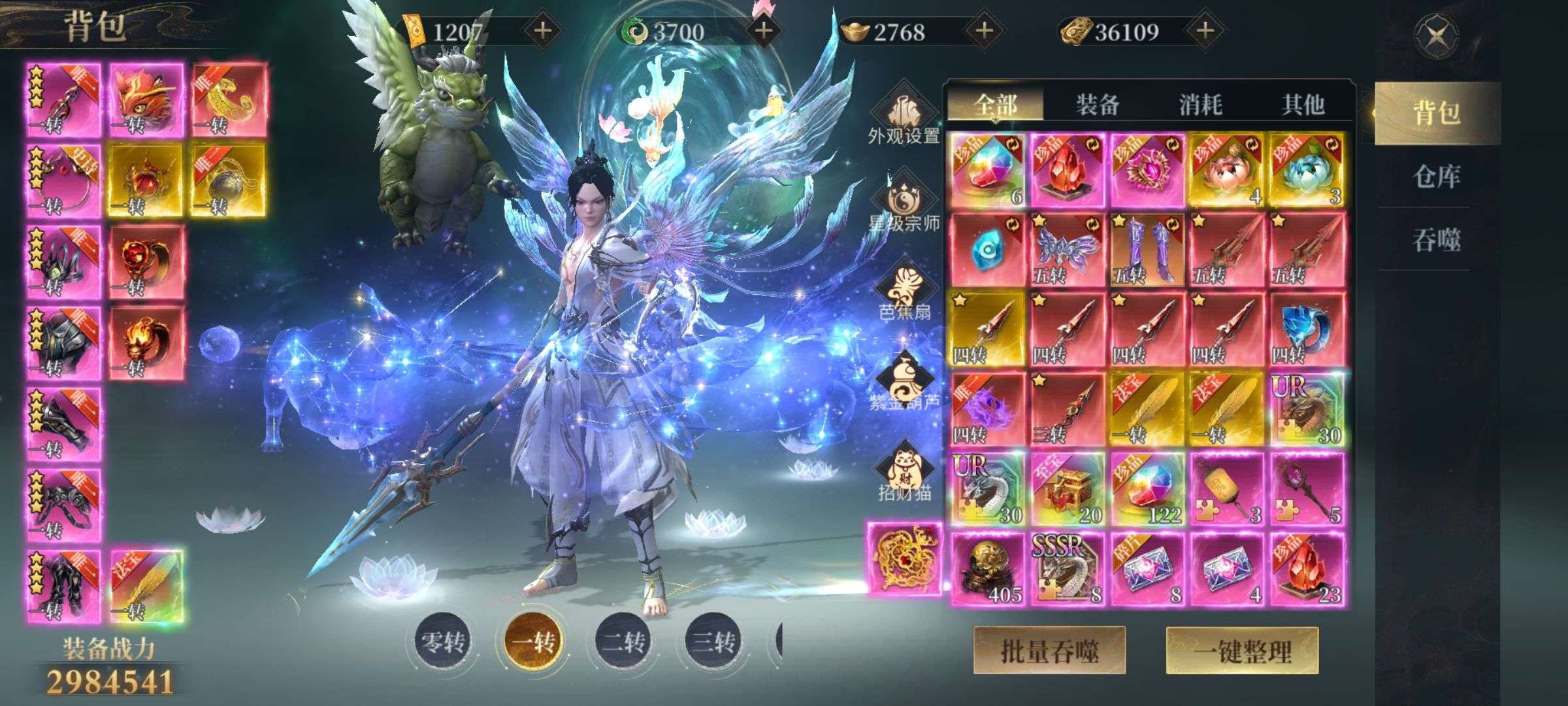1568x706 pixels.
Task: Open the 消耗 category tab
Action: point(1200,105)
